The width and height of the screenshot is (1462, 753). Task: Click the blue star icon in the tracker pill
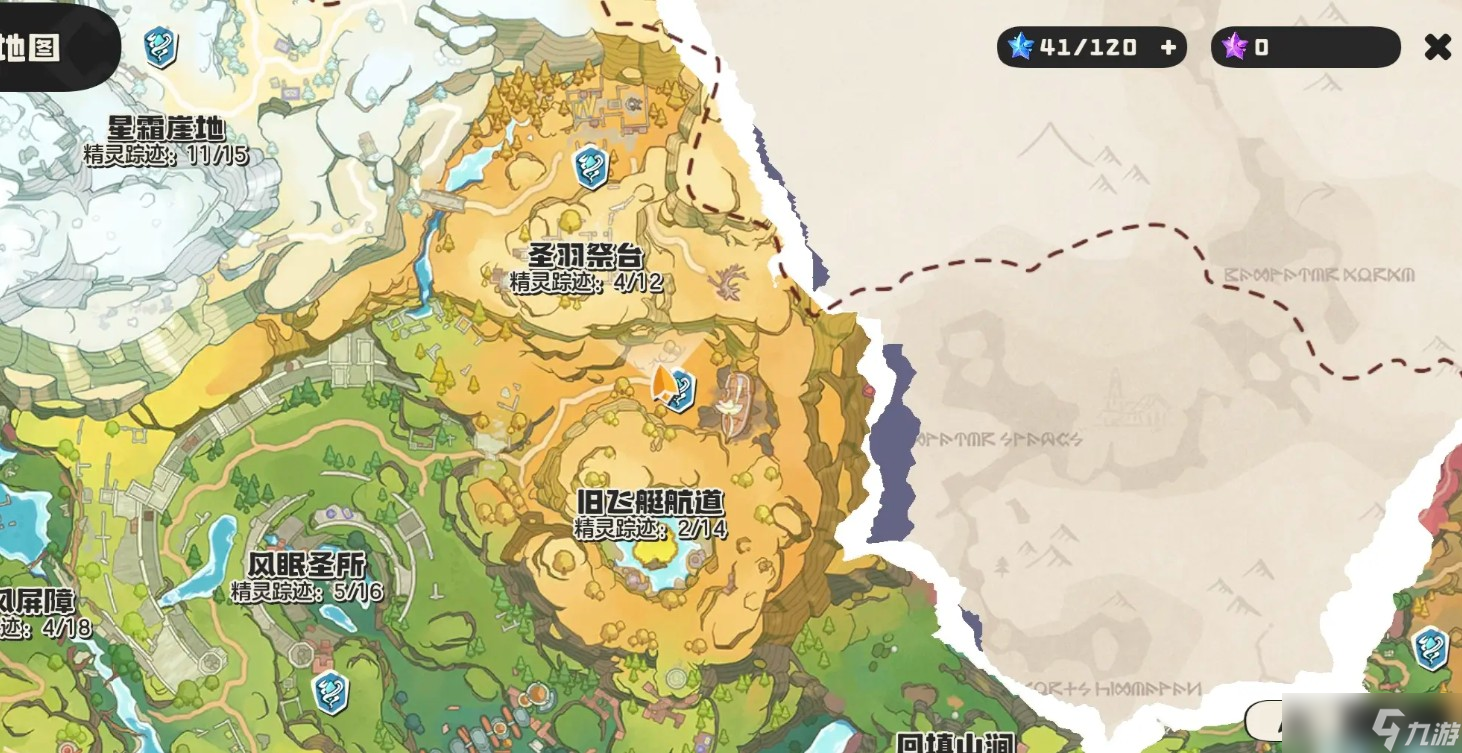[1021, 46]
